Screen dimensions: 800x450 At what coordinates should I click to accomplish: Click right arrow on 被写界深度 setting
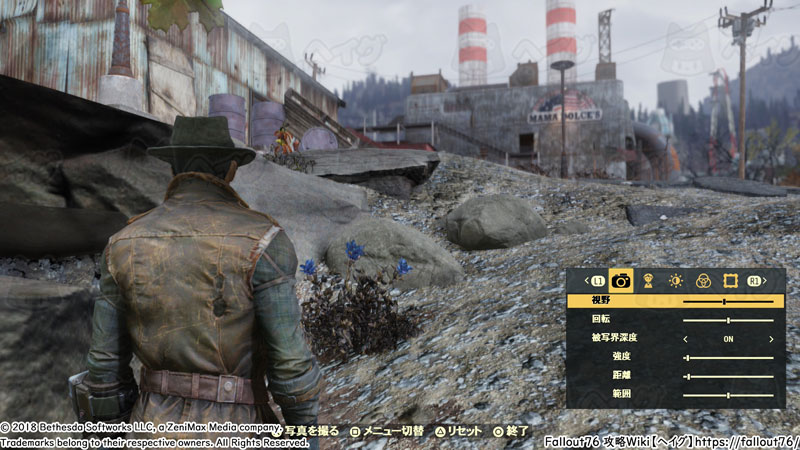tap(772, 339)
